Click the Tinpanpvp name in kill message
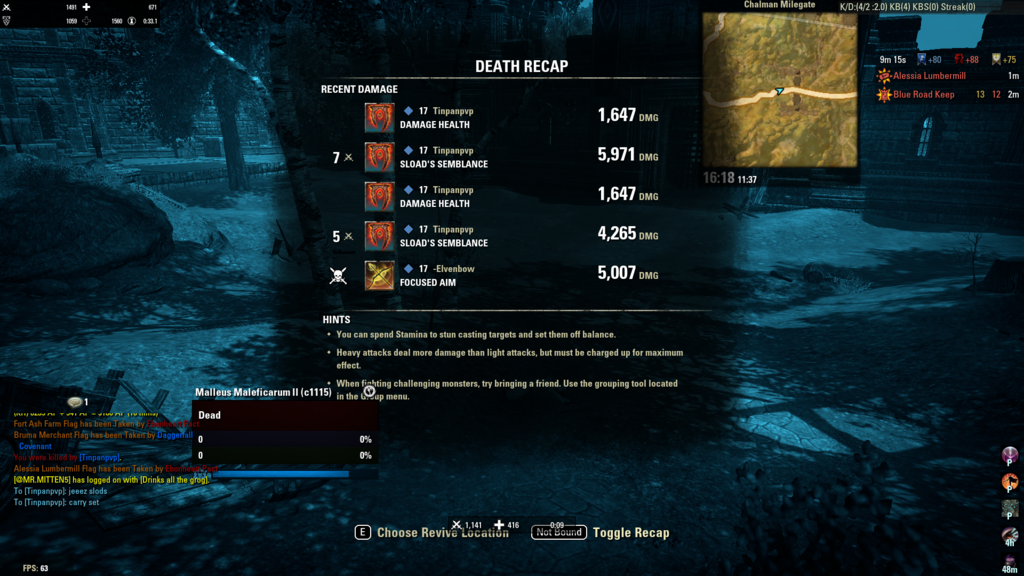The height and width of the screenshot is (576, 1024). 99,457
